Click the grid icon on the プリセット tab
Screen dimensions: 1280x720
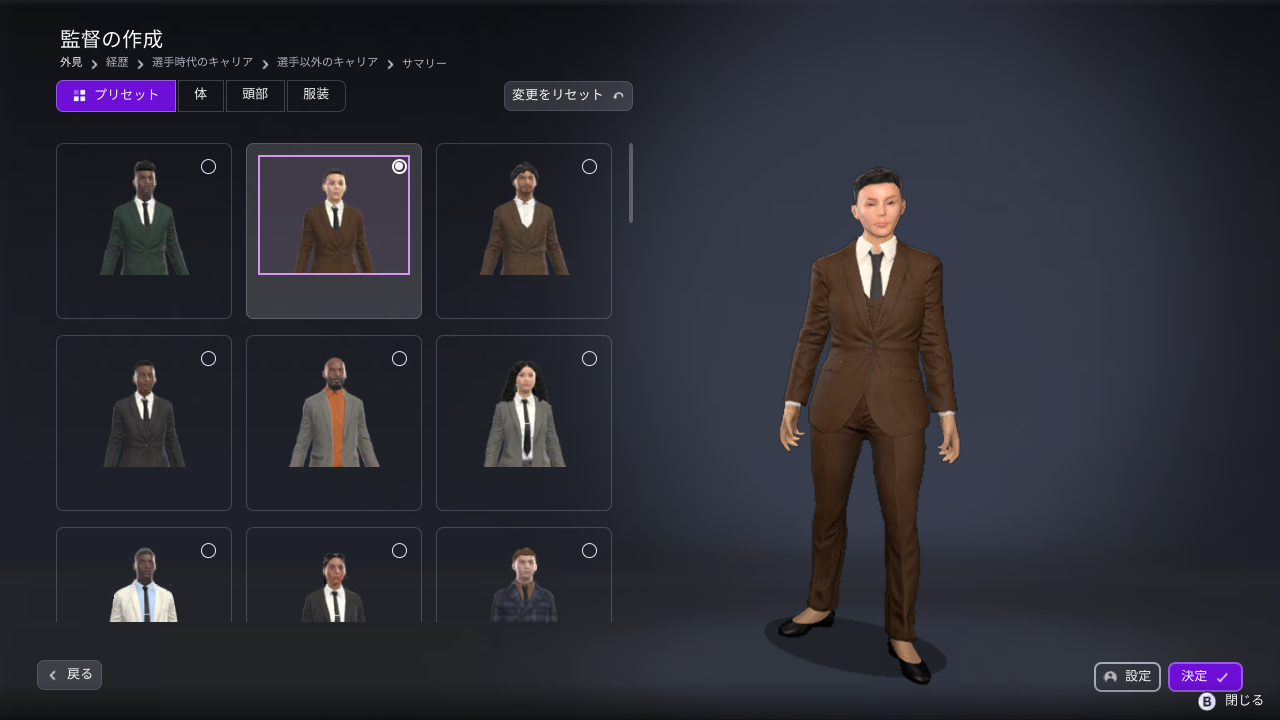[x=78, y=95]
